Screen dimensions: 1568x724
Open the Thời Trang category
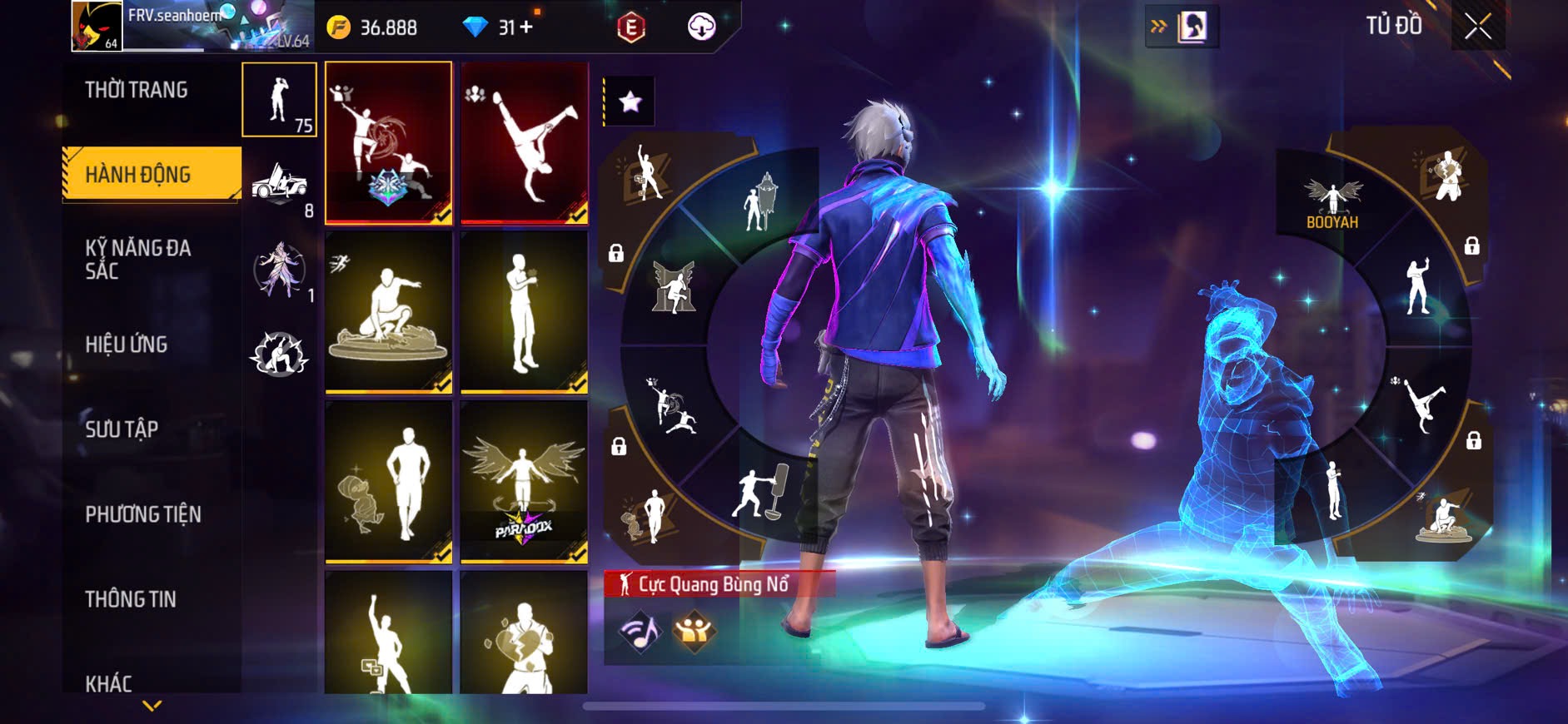137,90
